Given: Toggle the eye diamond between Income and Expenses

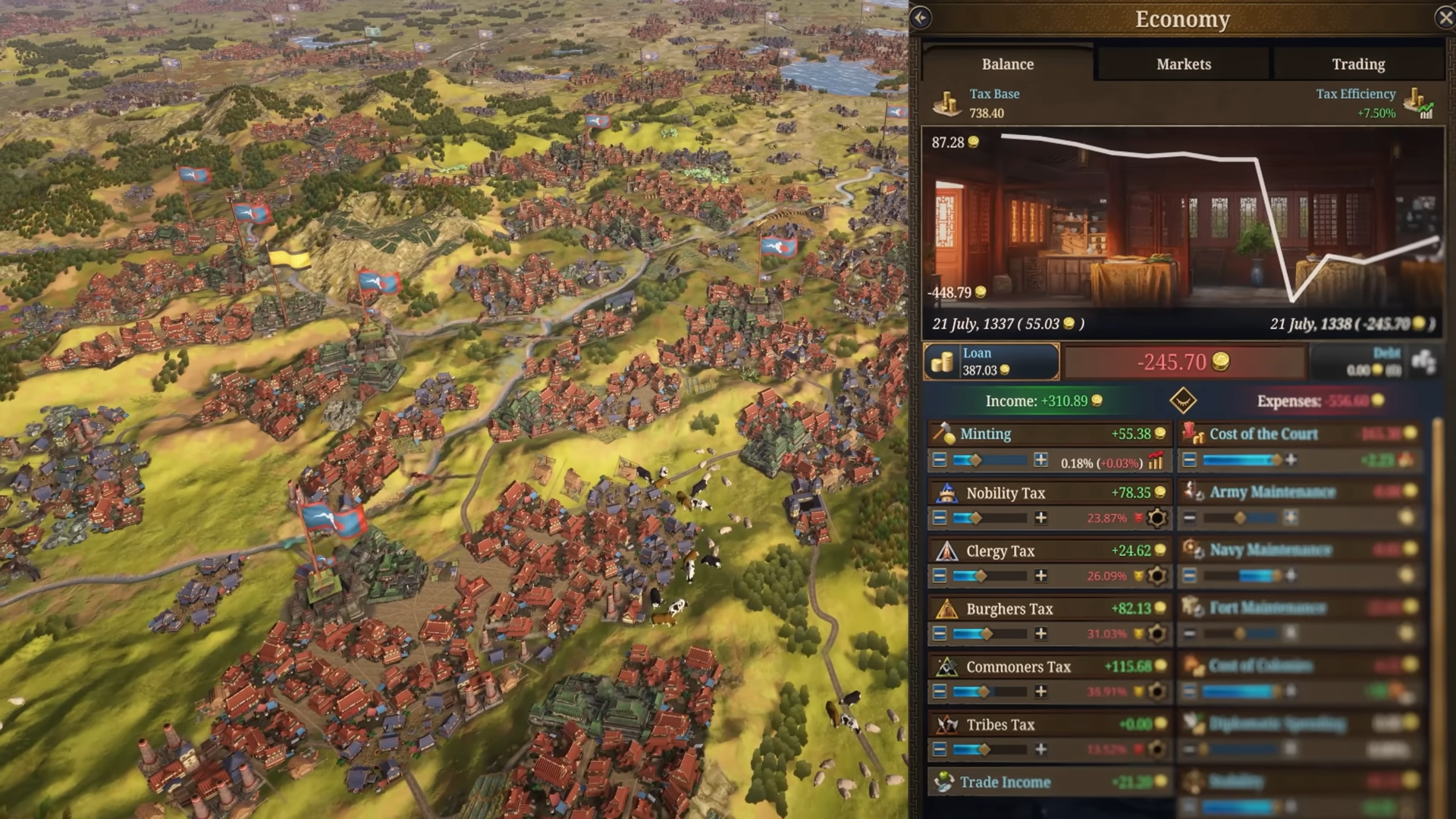Looking at the screenshot, I should point(1183,401).
